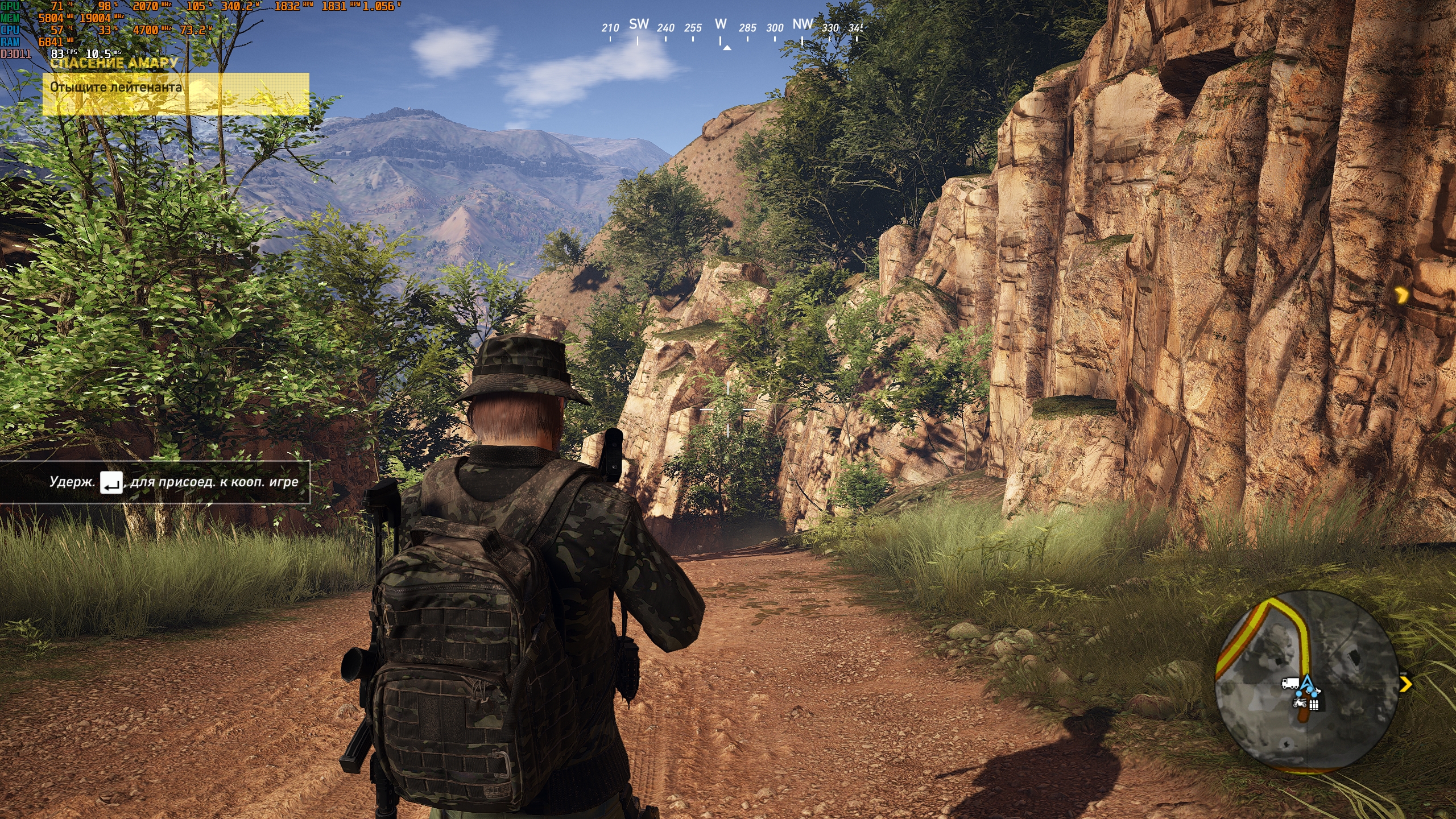Select the NW marker on the compass bar
The image size is (1456, 819).
[x=803, y=24]
